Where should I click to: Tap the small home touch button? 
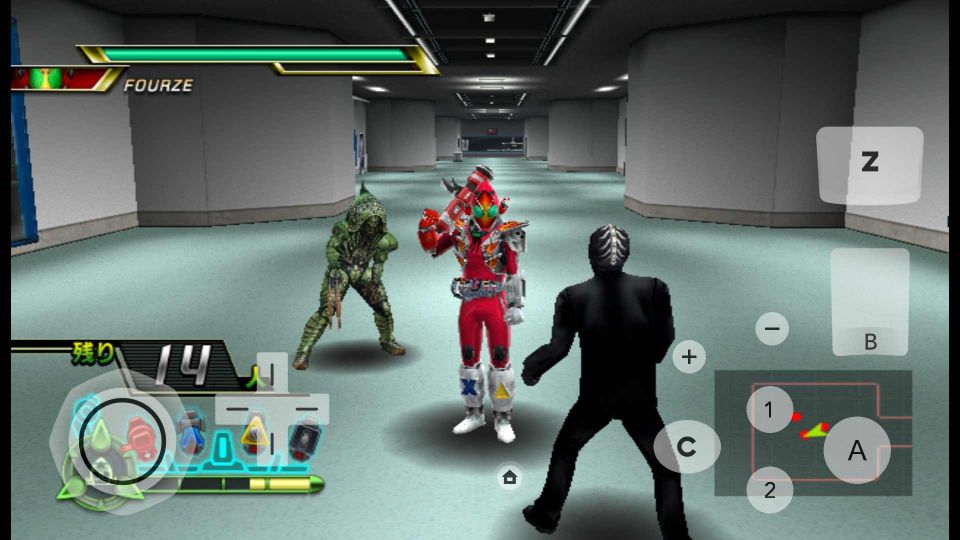tap(509, 477)
